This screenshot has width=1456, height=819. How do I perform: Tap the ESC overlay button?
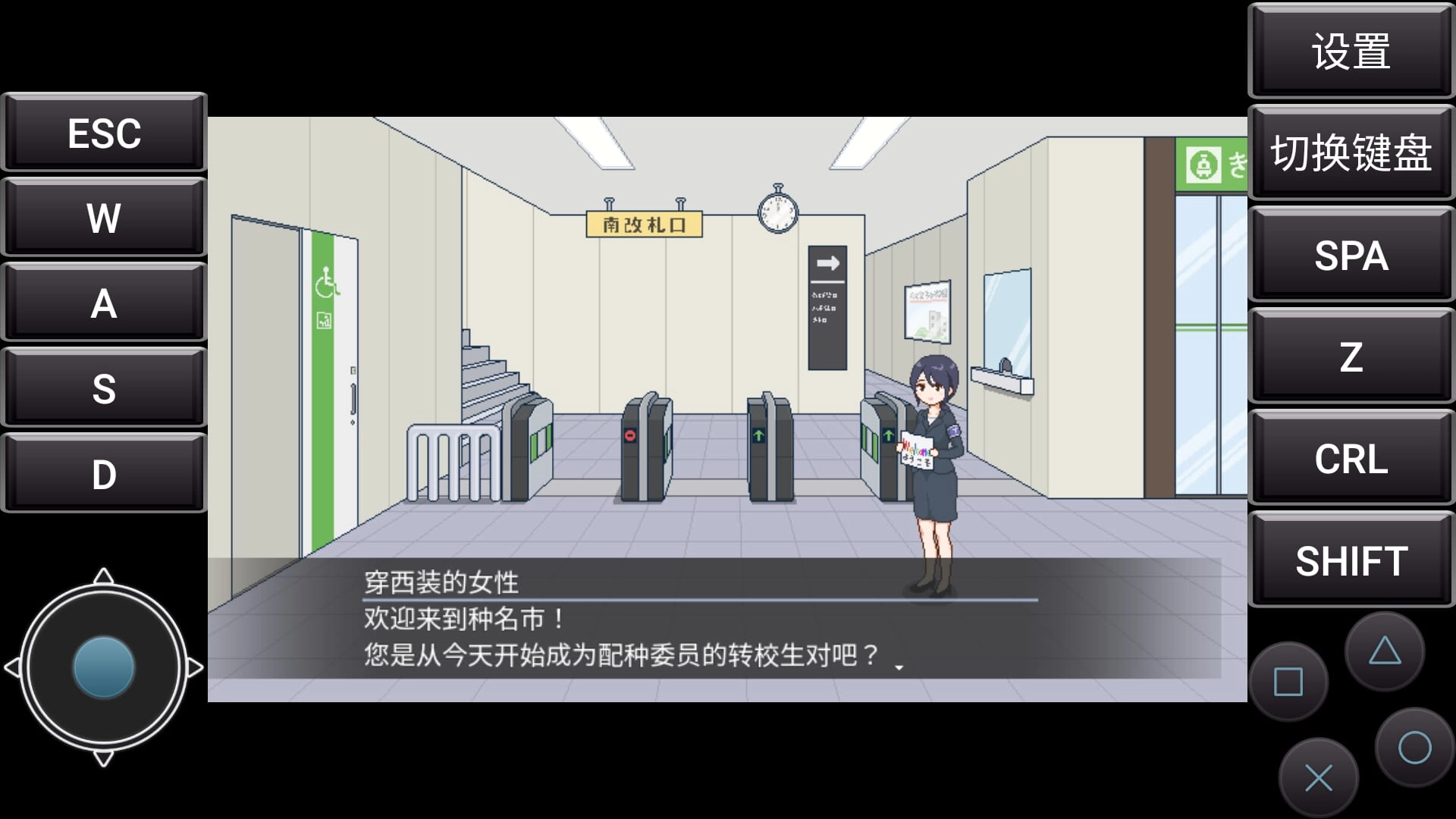coord(104,133)
